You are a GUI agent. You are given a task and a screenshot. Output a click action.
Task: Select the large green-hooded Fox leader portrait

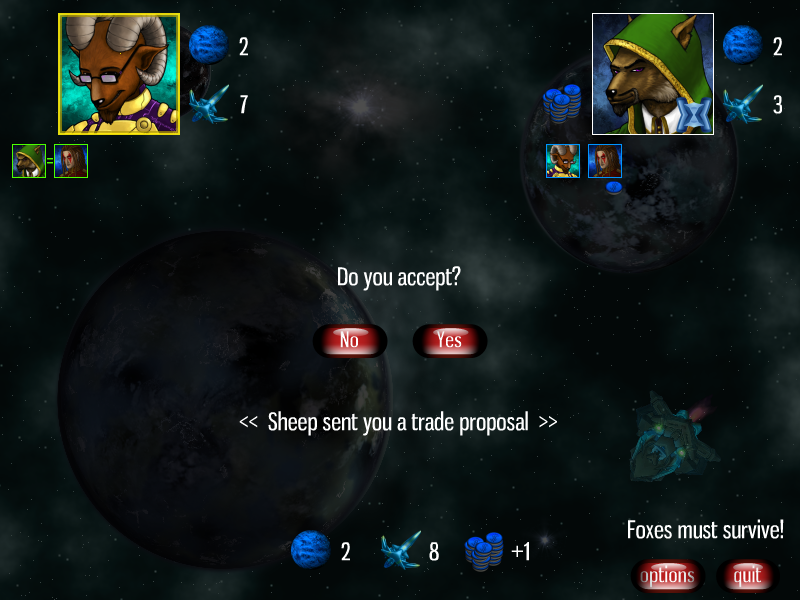coord(652,74)
